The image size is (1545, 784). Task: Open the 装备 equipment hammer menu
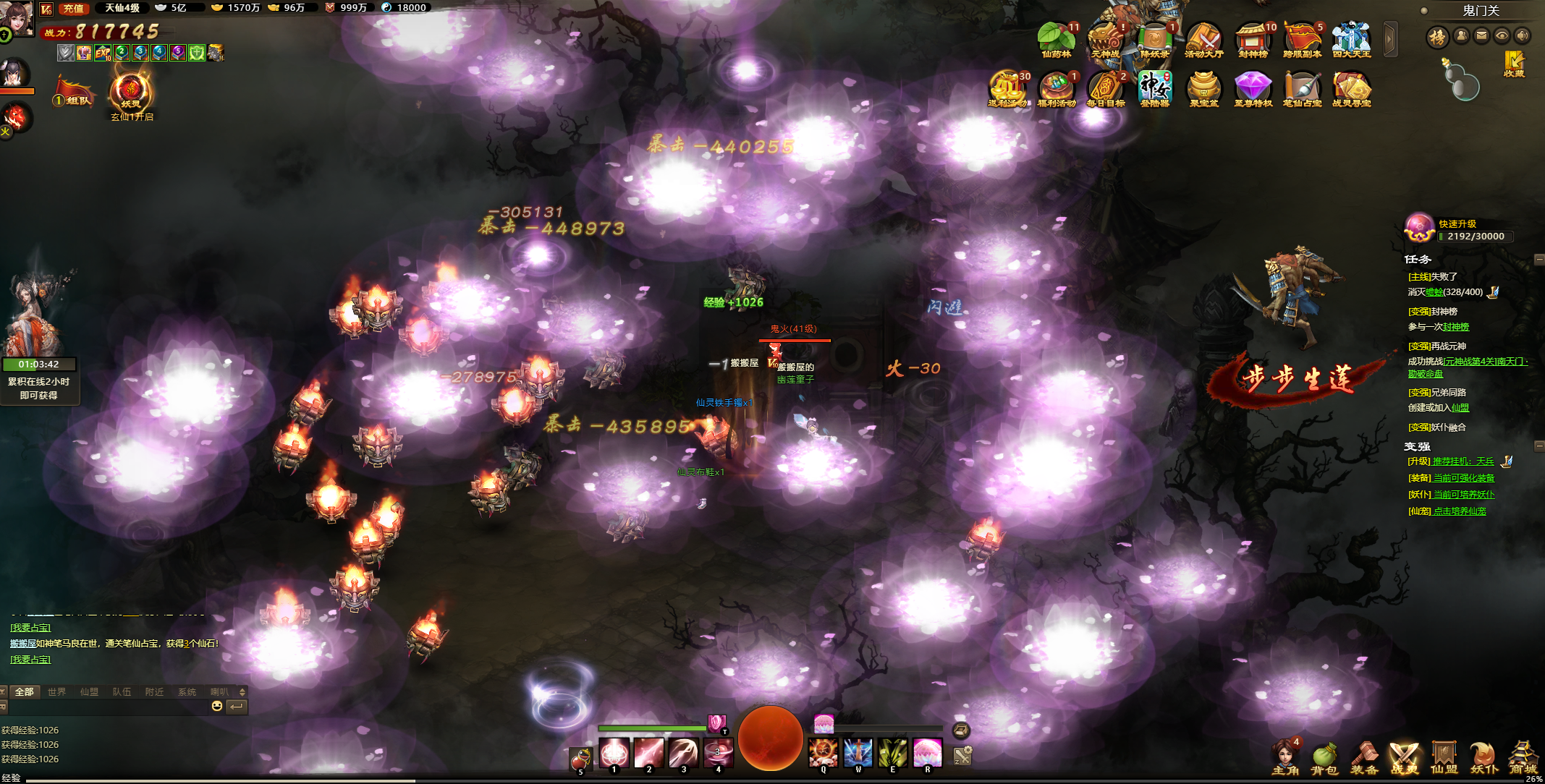(x=1364, y=758)
